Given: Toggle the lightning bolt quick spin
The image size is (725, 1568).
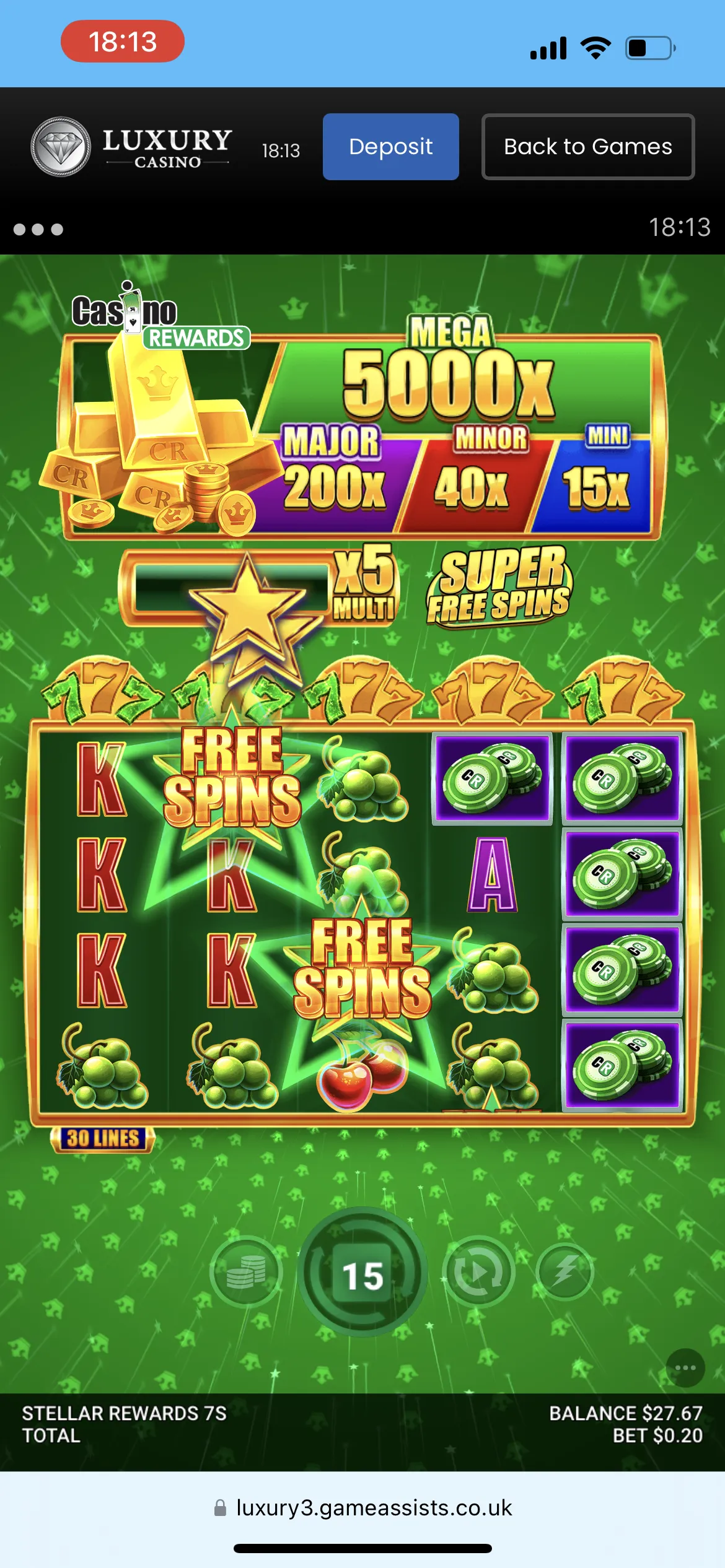Looking at the screenshot, I should (565, 1272).
